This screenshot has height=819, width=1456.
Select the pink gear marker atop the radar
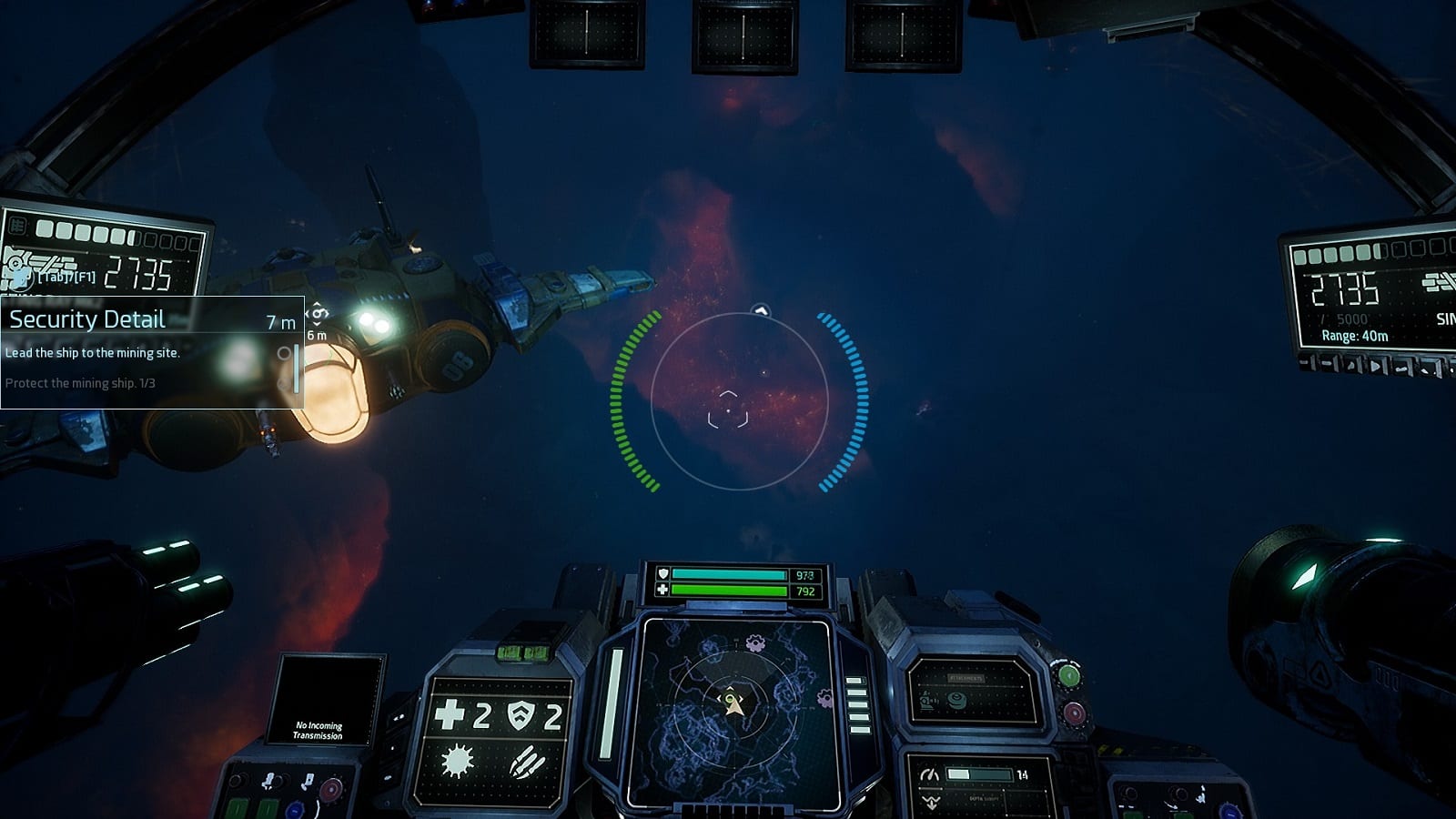click(x=754, y=644)
